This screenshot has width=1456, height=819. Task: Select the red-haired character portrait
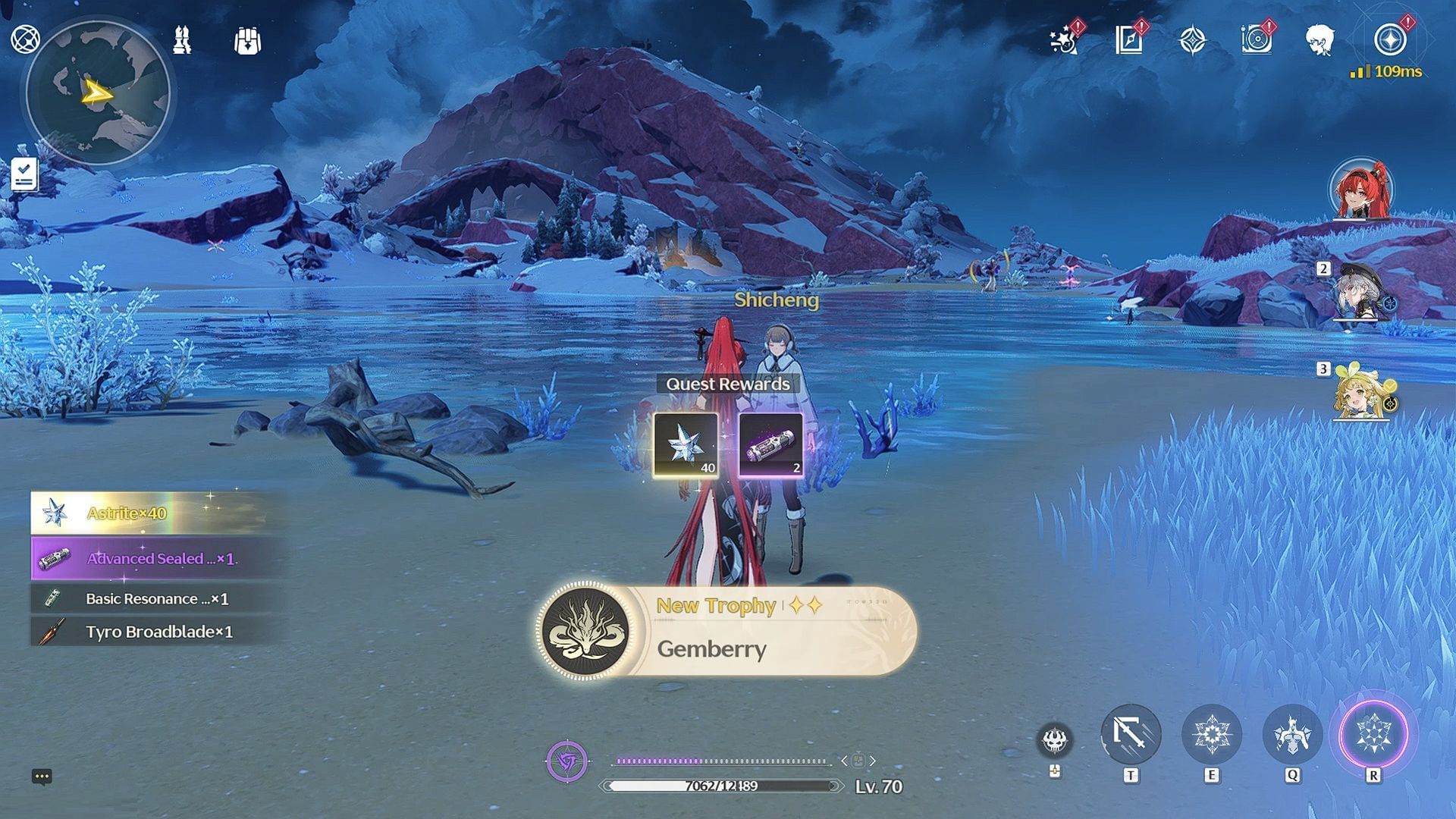coord(1361,189)
